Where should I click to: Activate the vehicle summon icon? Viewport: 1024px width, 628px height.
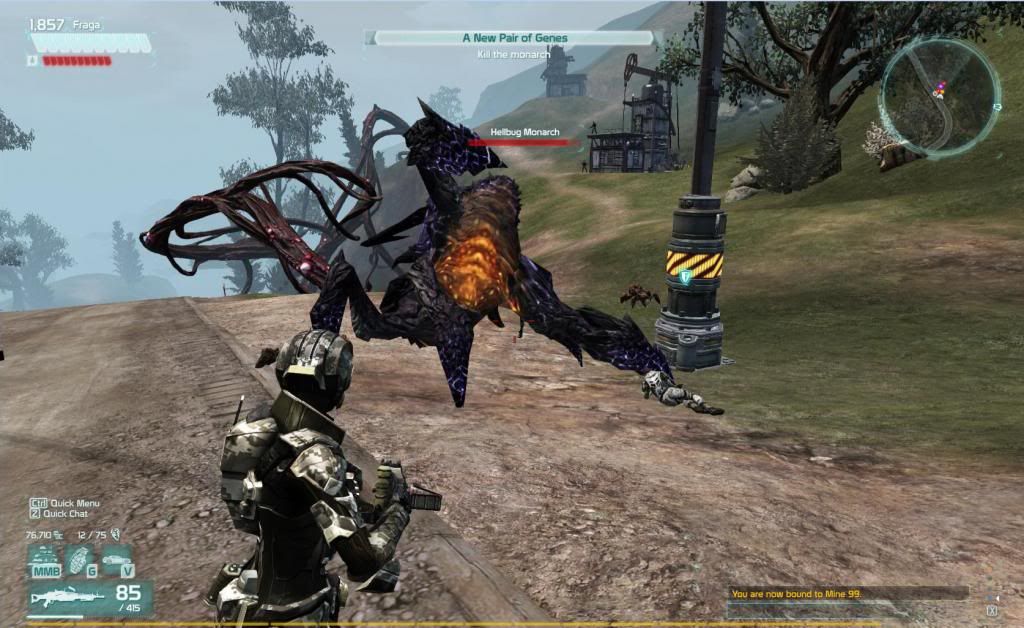pos(118,561)
